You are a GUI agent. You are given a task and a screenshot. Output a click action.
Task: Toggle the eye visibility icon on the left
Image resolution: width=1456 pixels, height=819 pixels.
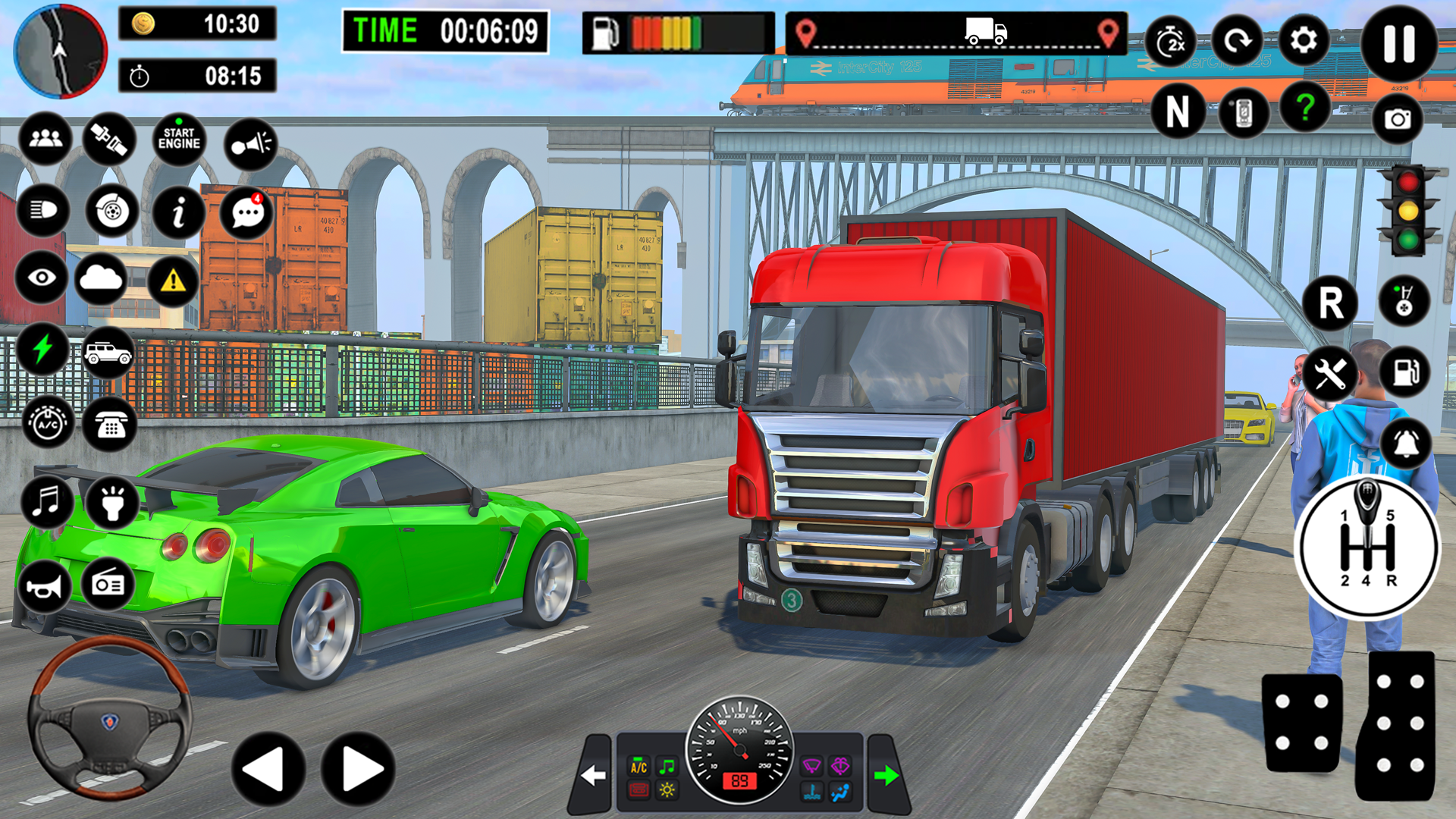pyautogui.click(x=43, y=278)
